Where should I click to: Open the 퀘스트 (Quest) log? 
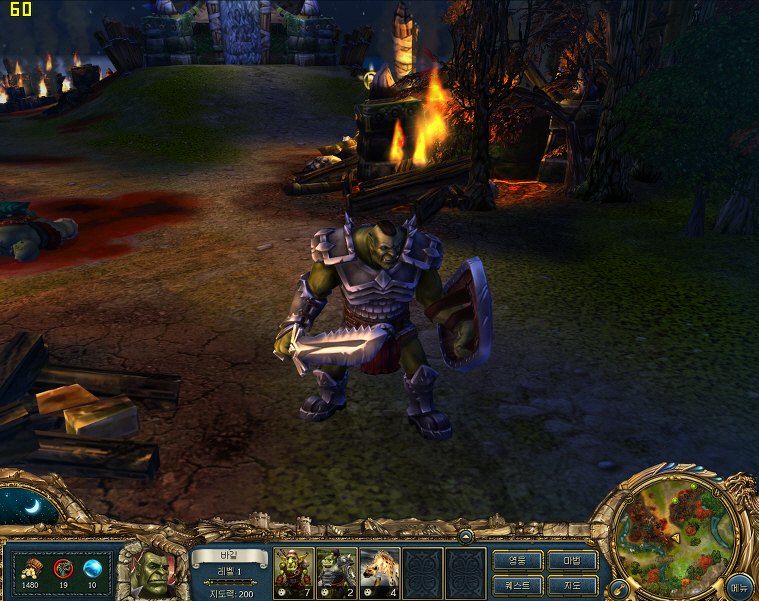coord(517,584)
